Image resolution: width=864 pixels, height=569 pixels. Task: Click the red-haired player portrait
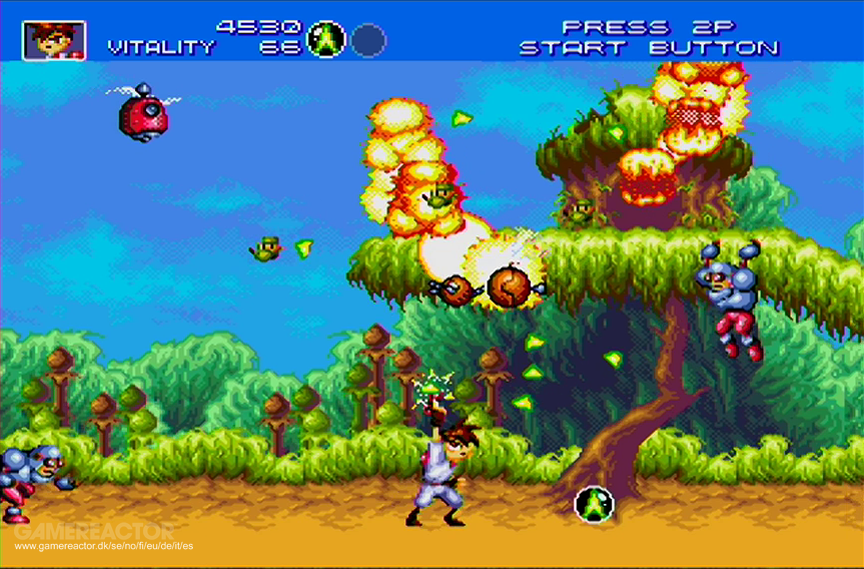click(54, 40)
